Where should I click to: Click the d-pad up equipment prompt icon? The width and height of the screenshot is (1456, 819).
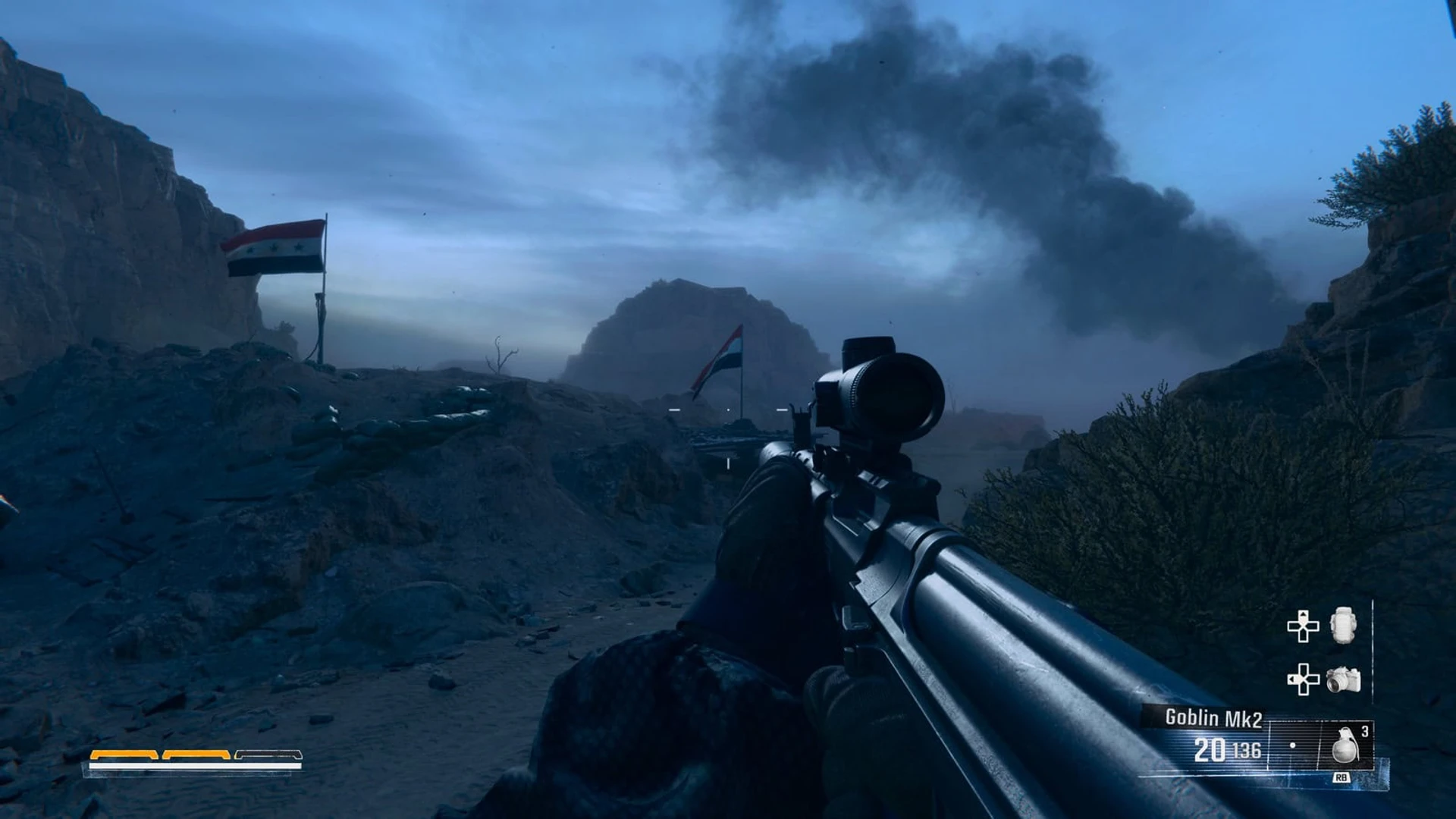point(1303,626)
